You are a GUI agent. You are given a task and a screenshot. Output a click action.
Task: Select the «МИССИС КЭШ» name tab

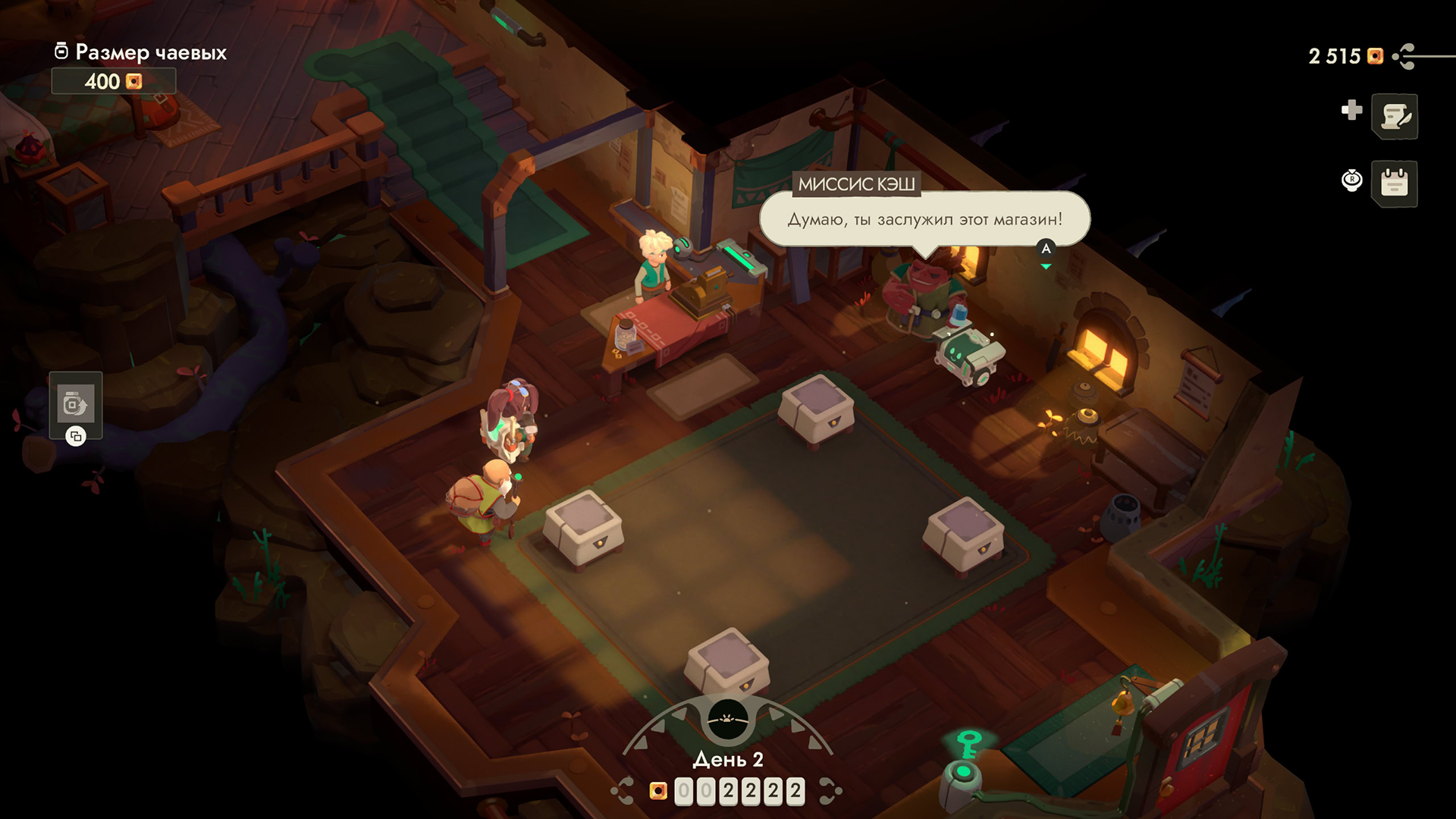point(856,184)
